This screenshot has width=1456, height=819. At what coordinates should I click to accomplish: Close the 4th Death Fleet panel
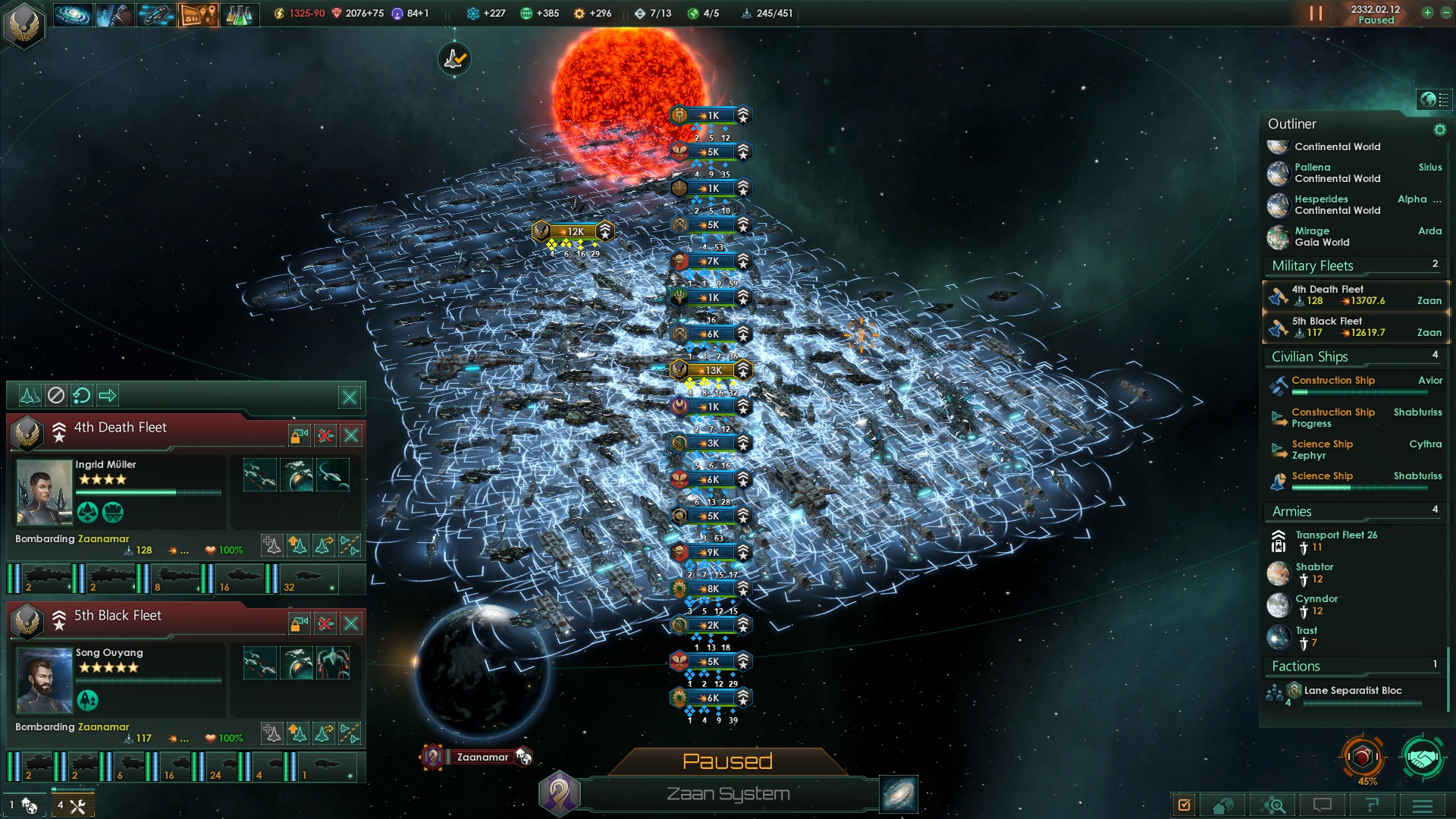(x=351, y=435)
